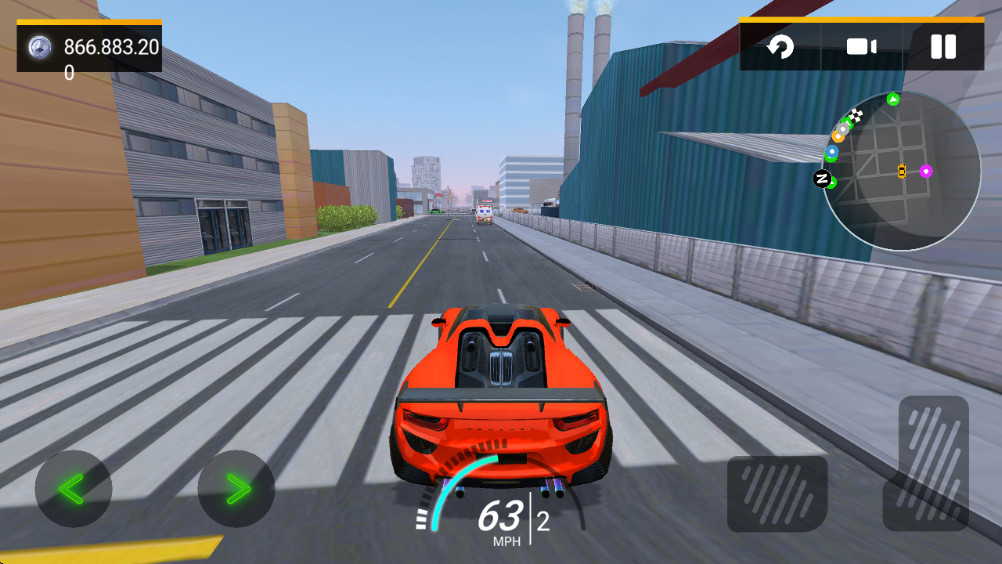
Task: Pause the game
Action: [x=942, y=46]
